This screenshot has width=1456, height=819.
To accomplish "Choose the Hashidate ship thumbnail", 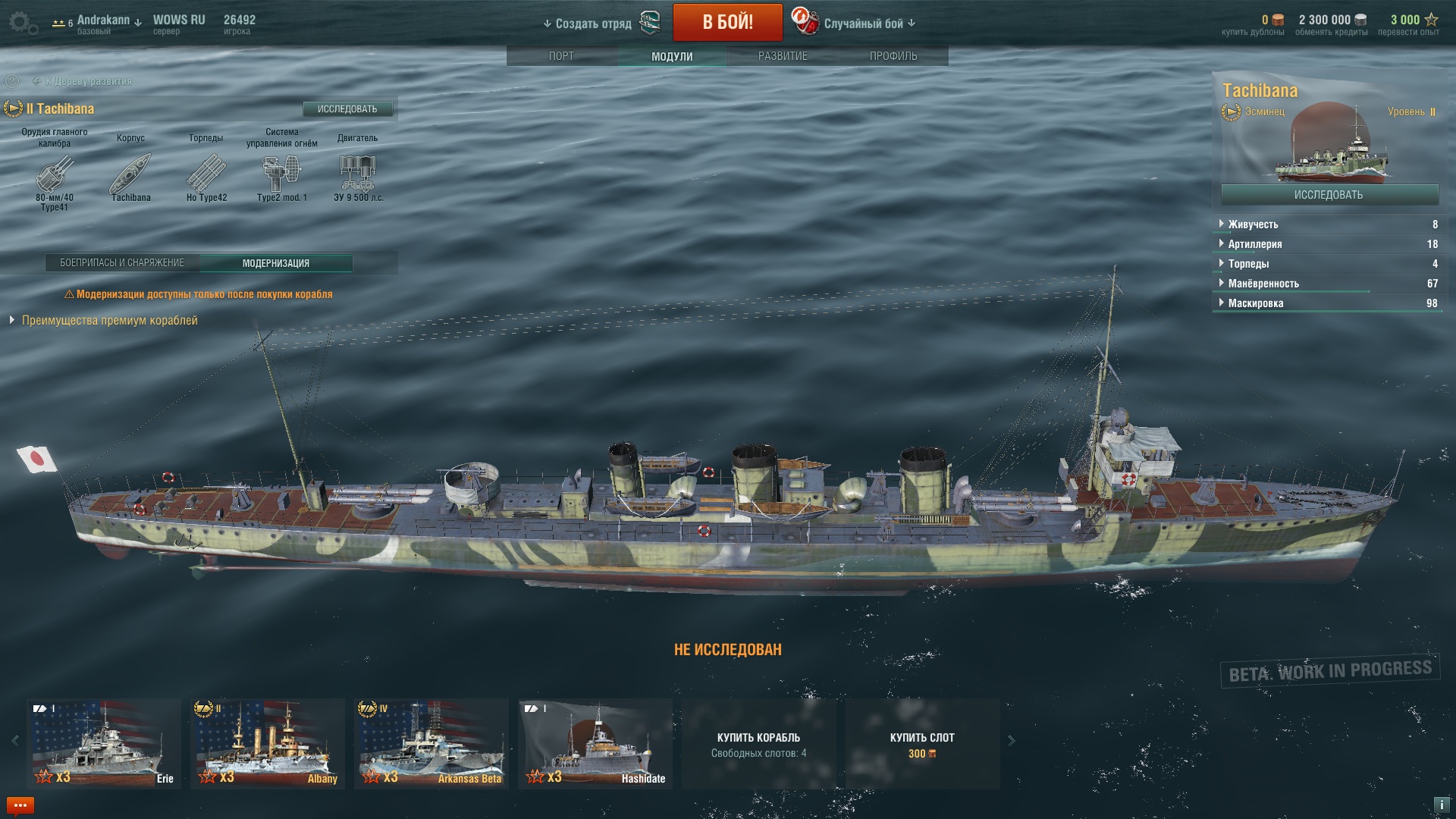I will tap(595, 743).
